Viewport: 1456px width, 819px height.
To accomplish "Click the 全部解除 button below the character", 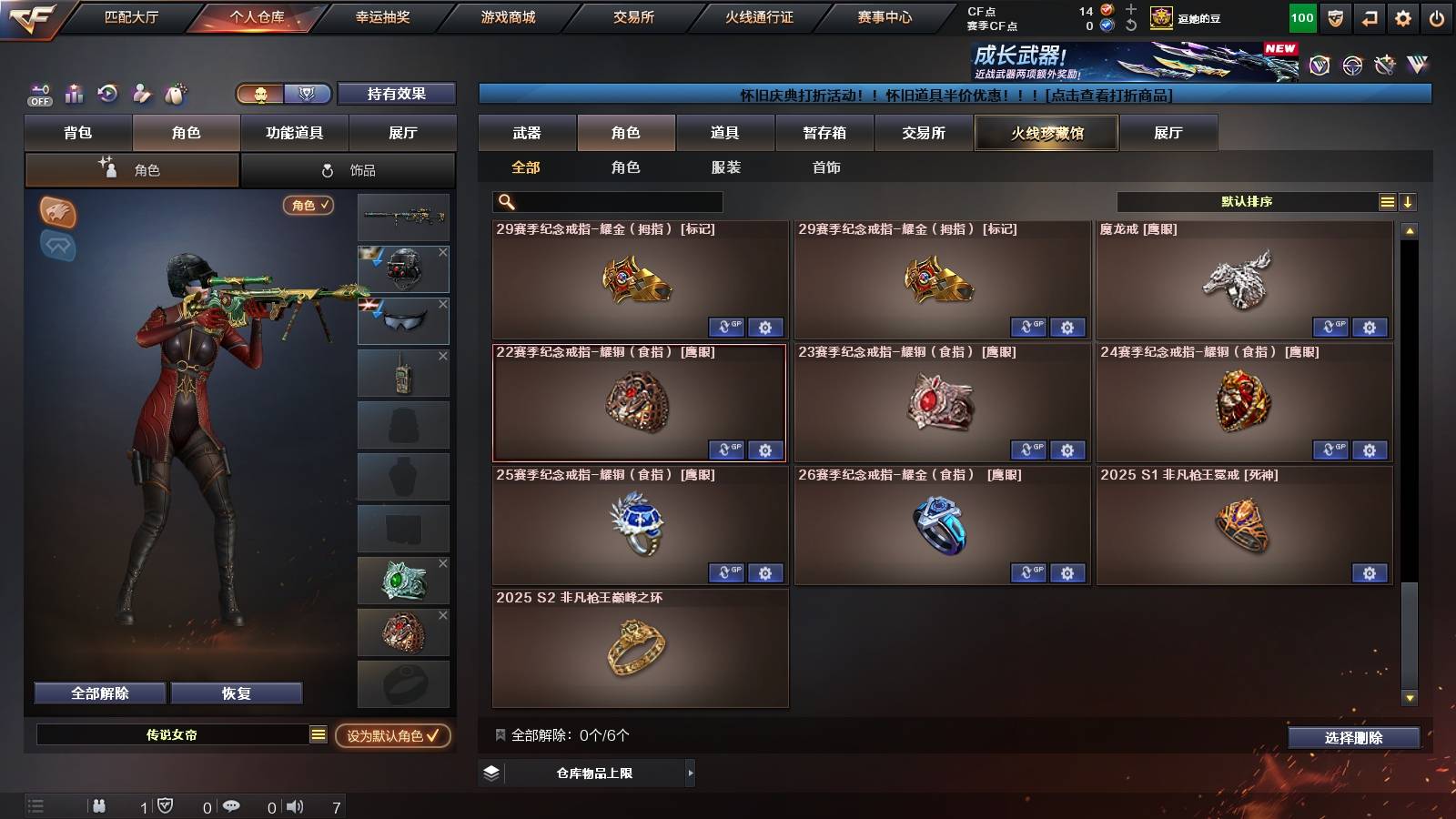I will pyautogui.click(x=98, y=693).
